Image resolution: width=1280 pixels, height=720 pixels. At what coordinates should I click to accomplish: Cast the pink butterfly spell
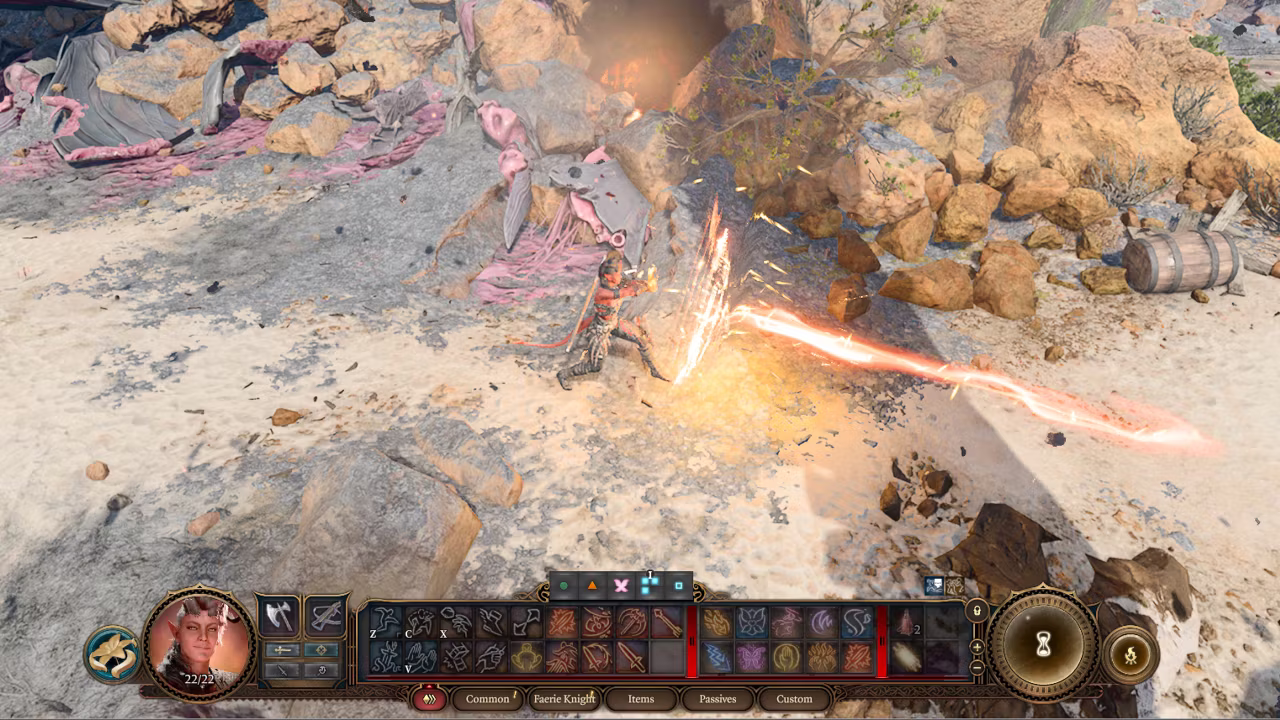click(x=751, y=657)
